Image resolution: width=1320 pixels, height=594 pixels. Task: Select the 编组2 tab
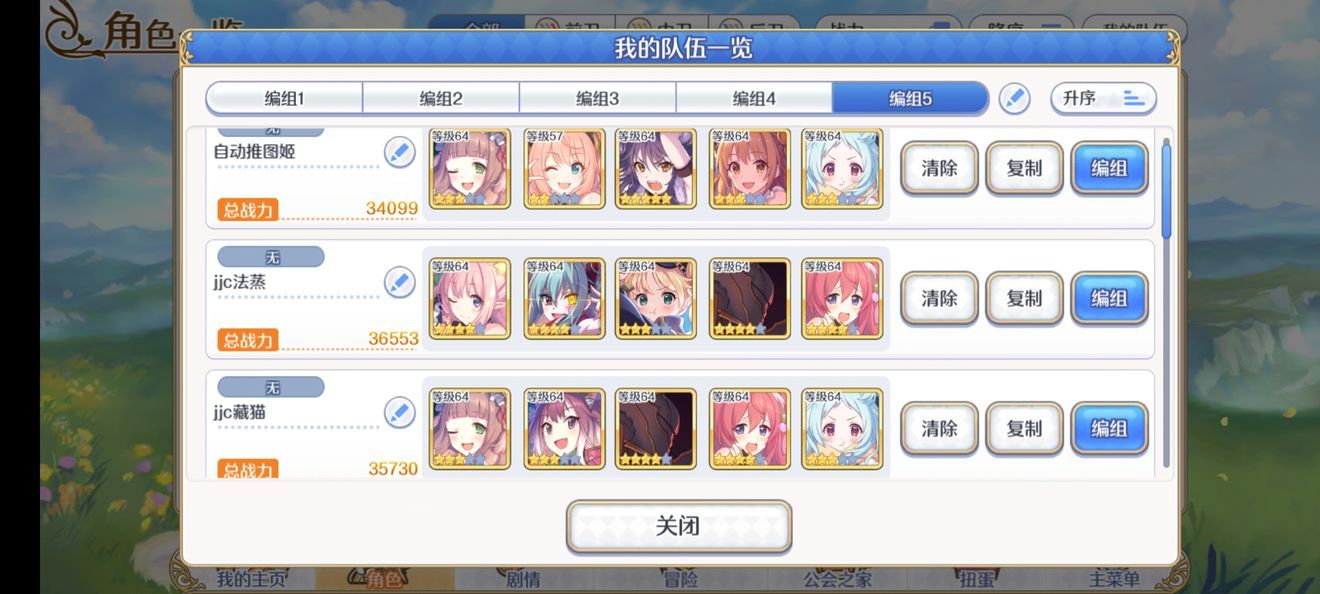[x=440, y=99]
